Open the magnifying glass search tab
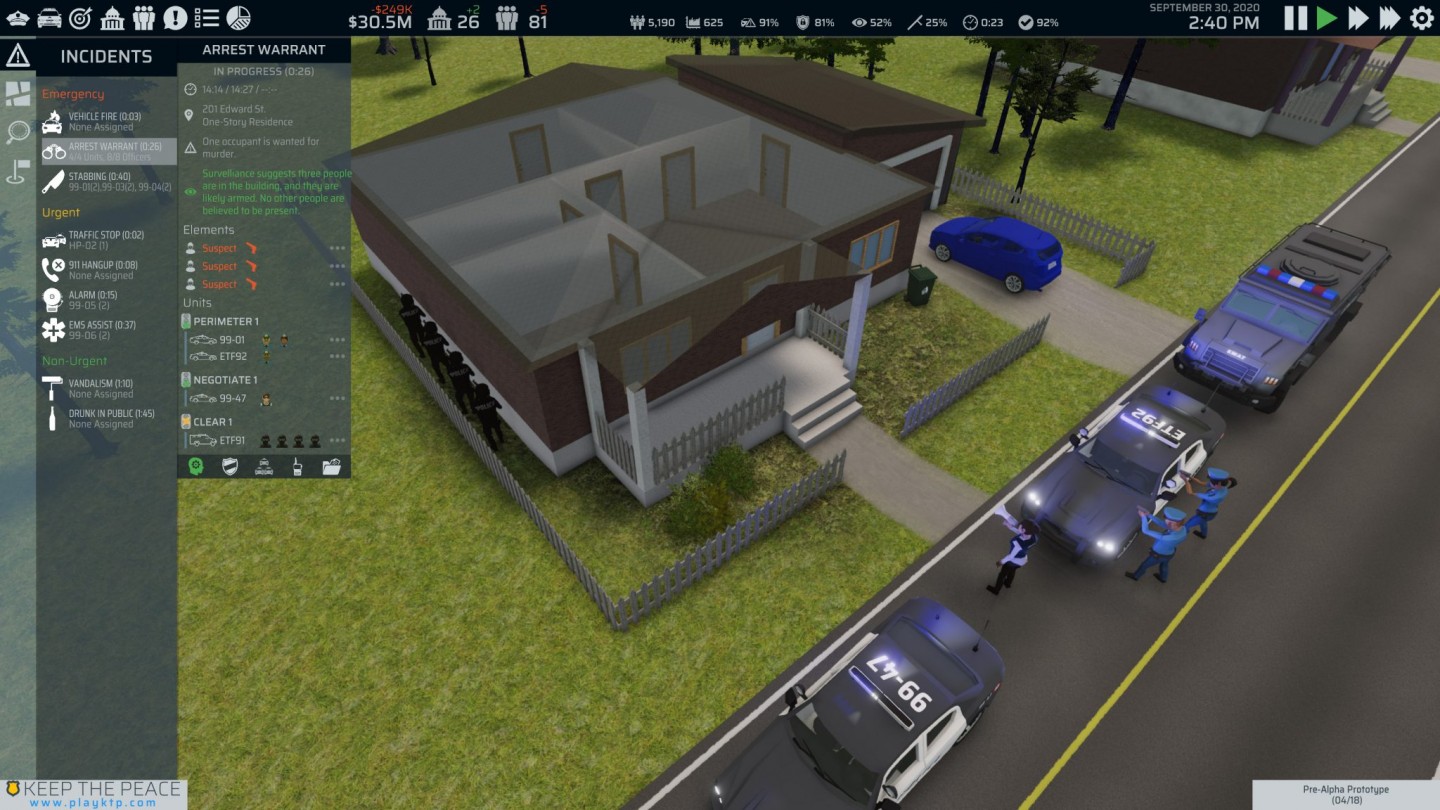Image resolution: width=1440 pixels, height=810 pixels. click(x=18, y=132)
